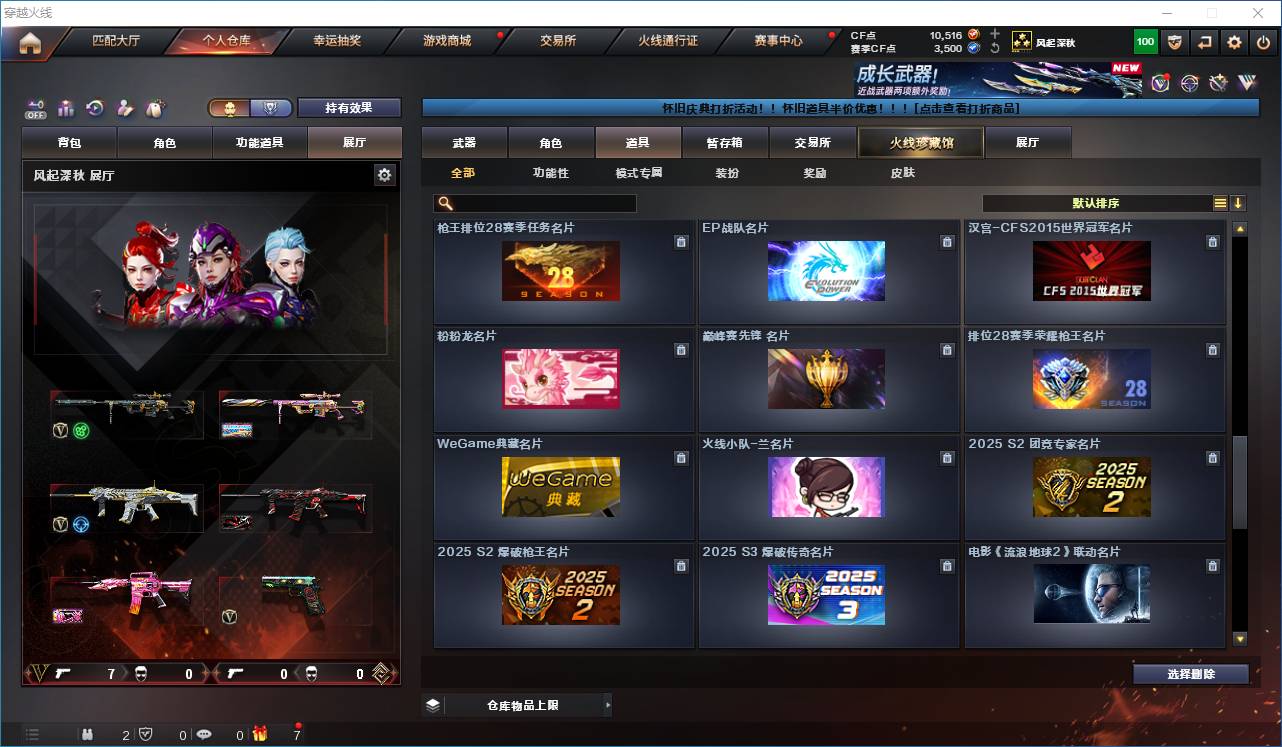Click the 选择删除 button

tap(1191, 673)
